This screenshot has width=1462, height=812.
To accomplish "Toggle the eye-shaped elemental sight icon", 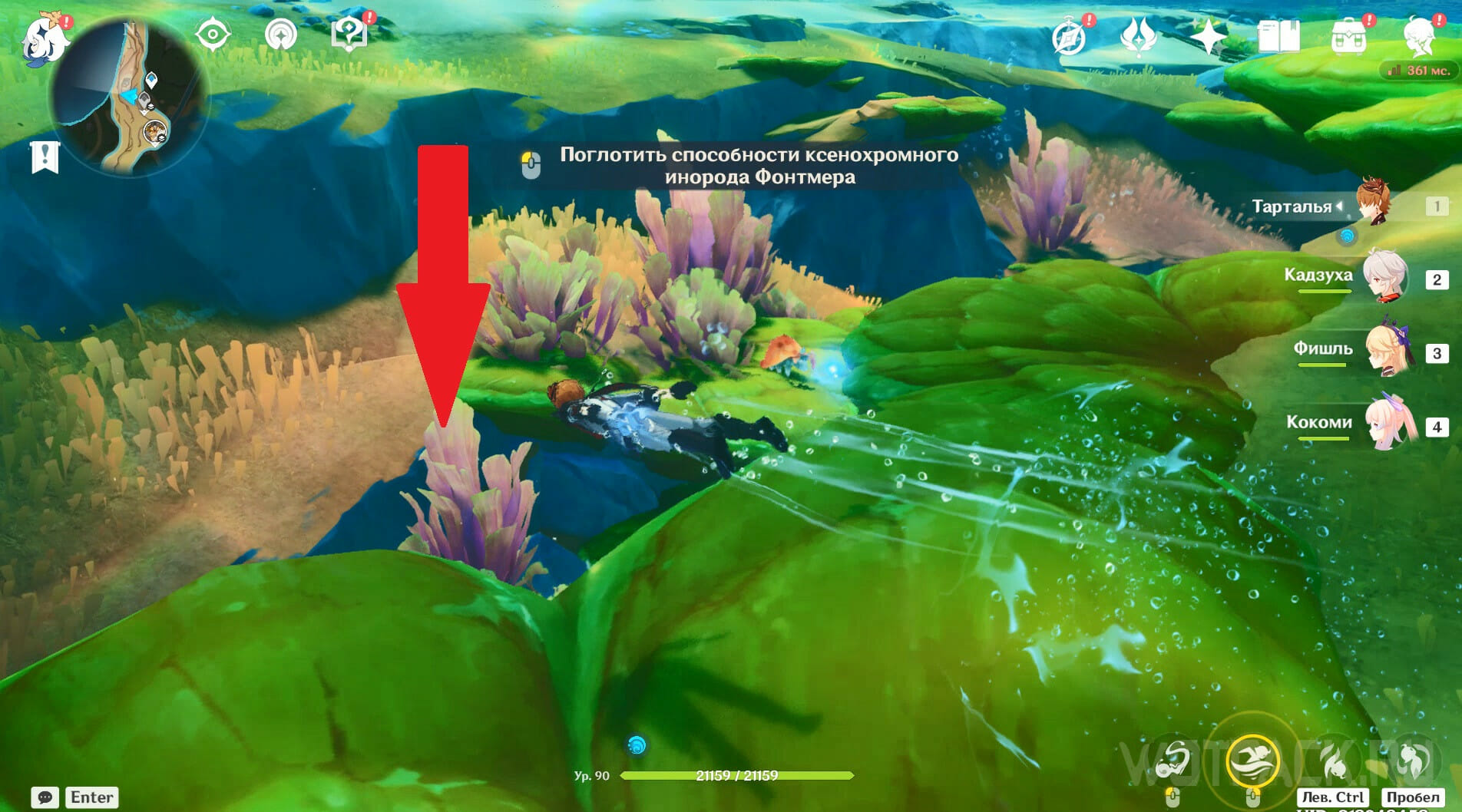I will pos(213,35).
